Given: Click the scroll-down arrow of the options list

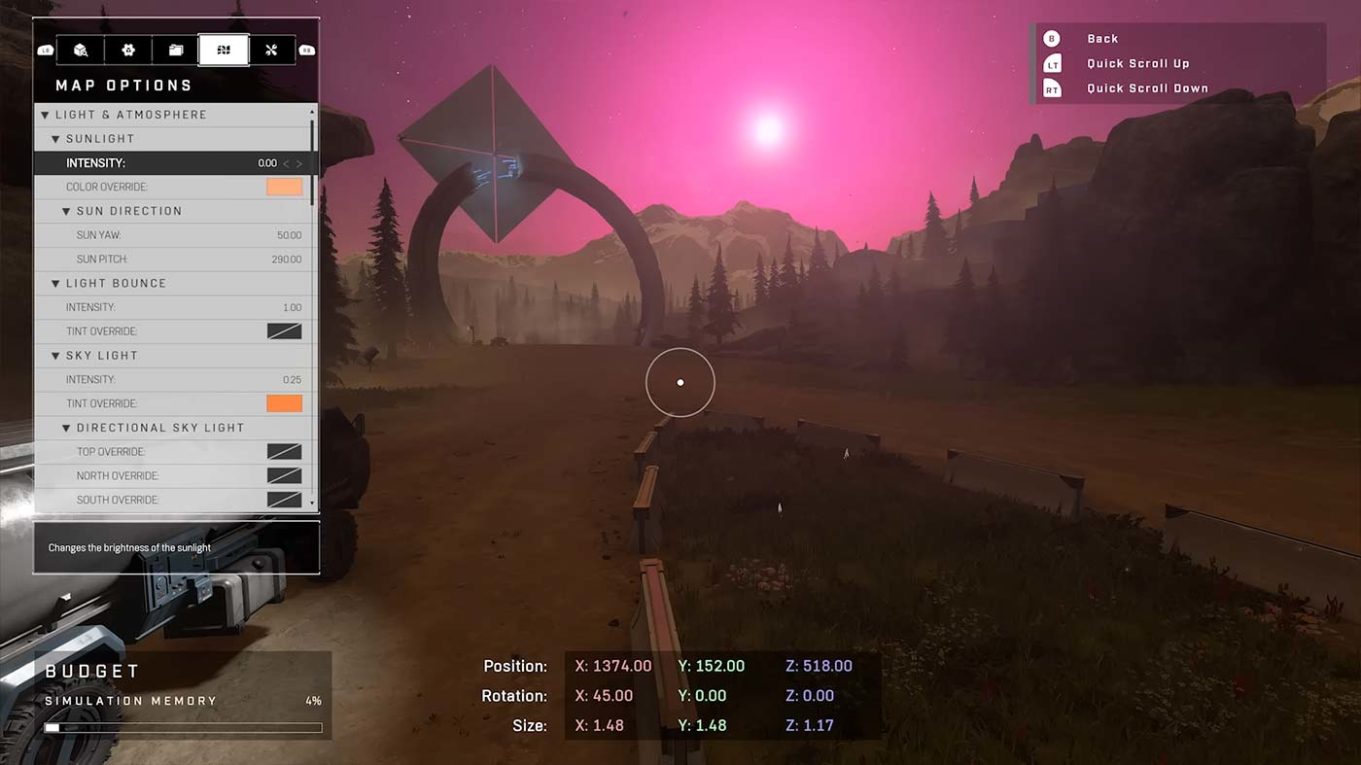Looking at the screenshot, I should coord(312,503).
